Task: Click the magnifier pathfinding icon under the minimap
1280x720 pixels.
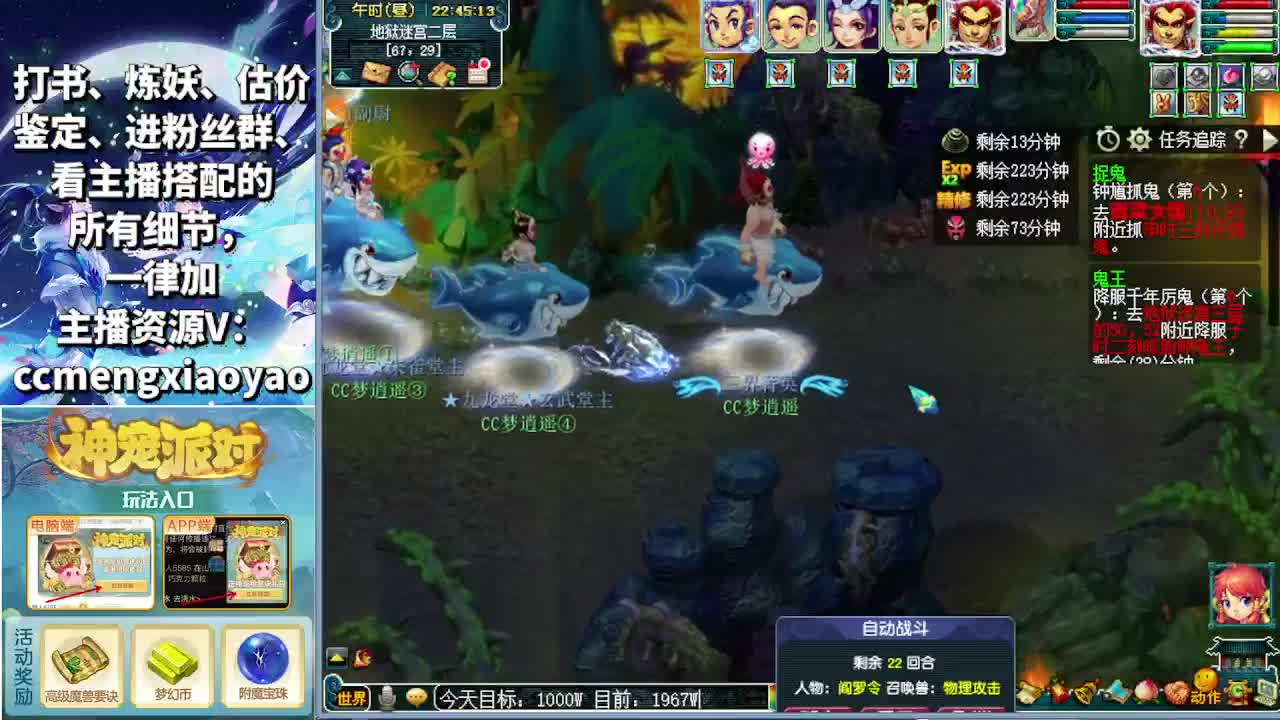Action: pyautogui.click(x=409, y=74)
